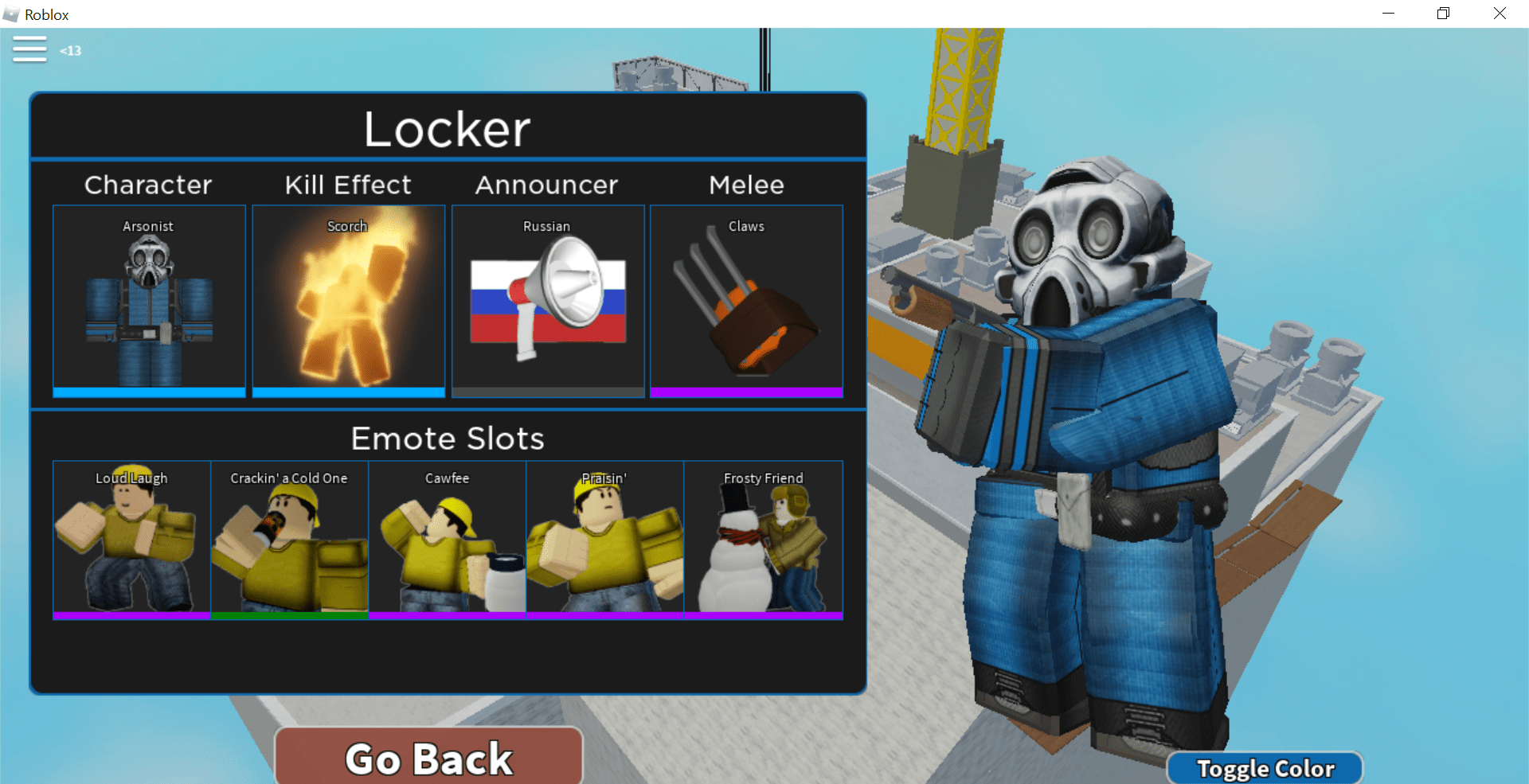Open the Melee category header
Viewport: 1529px width, 784px height.
[x=746, y=185]
